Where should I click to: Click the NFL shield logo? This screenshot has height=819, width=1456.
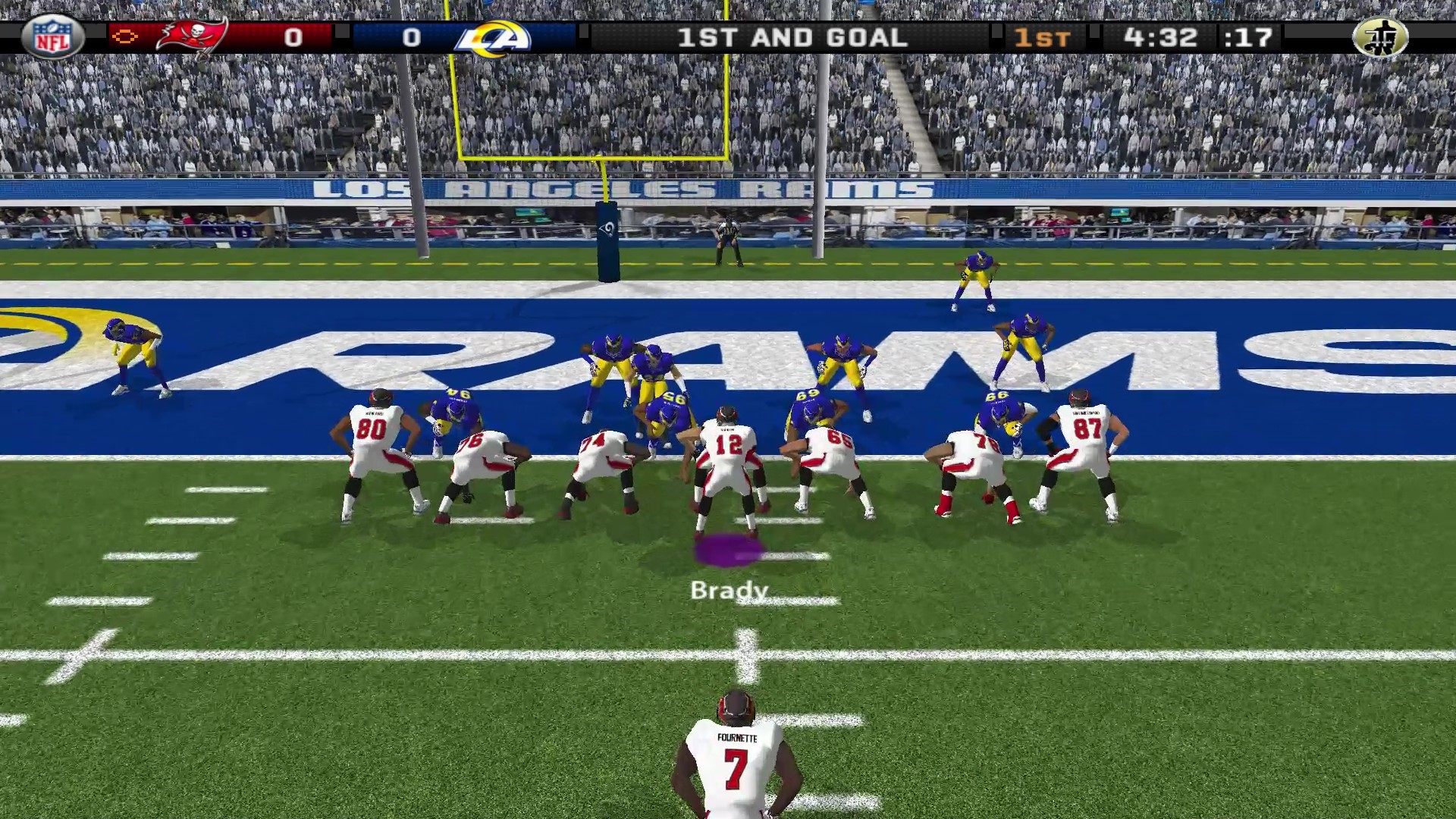(52, 36)
